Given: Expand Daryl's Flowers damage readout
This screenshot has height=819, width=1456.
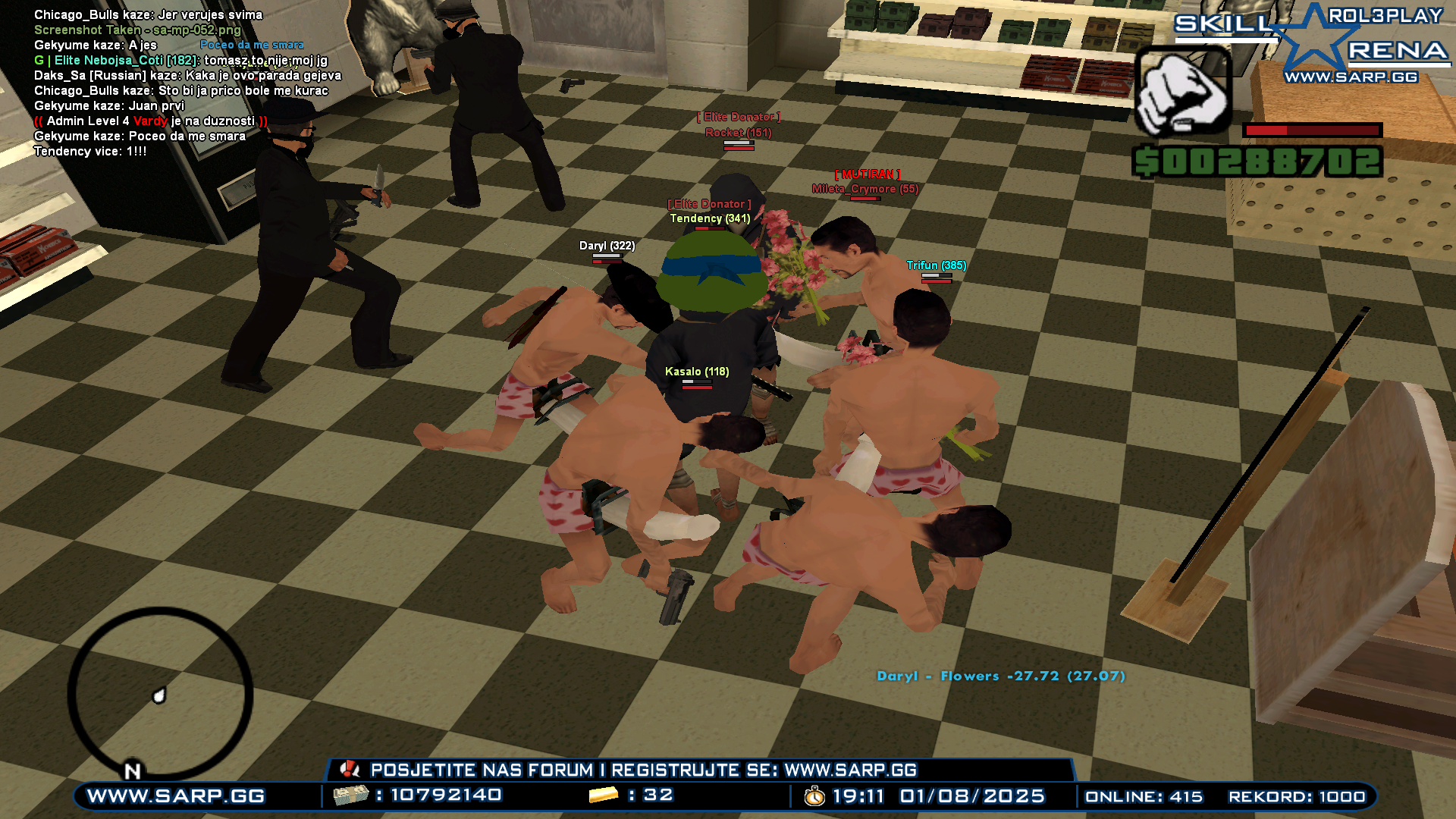Looking at the screenshot, I should click(x=1001, y=676).
